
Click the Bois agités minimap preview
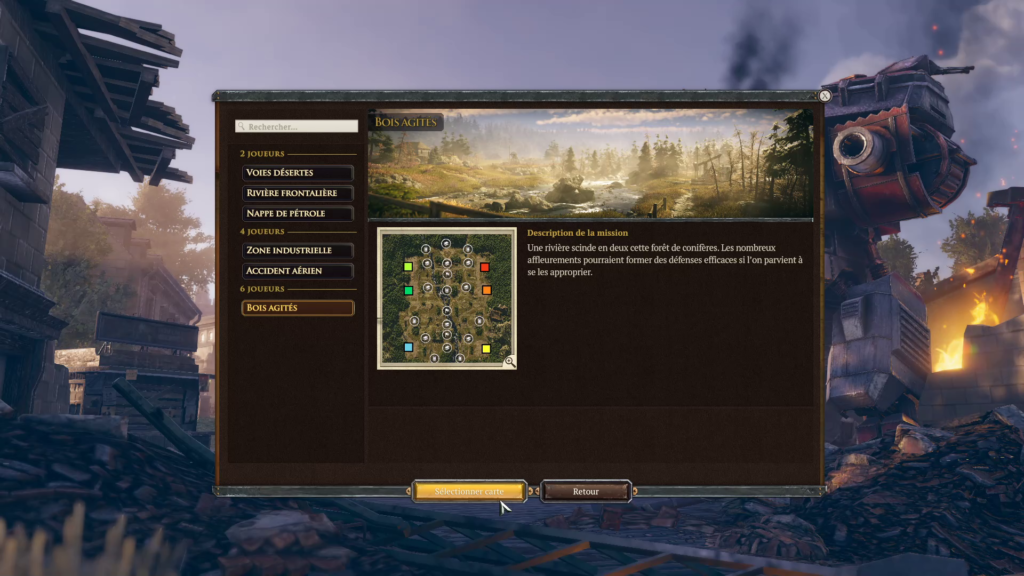[x=446, y=298]
